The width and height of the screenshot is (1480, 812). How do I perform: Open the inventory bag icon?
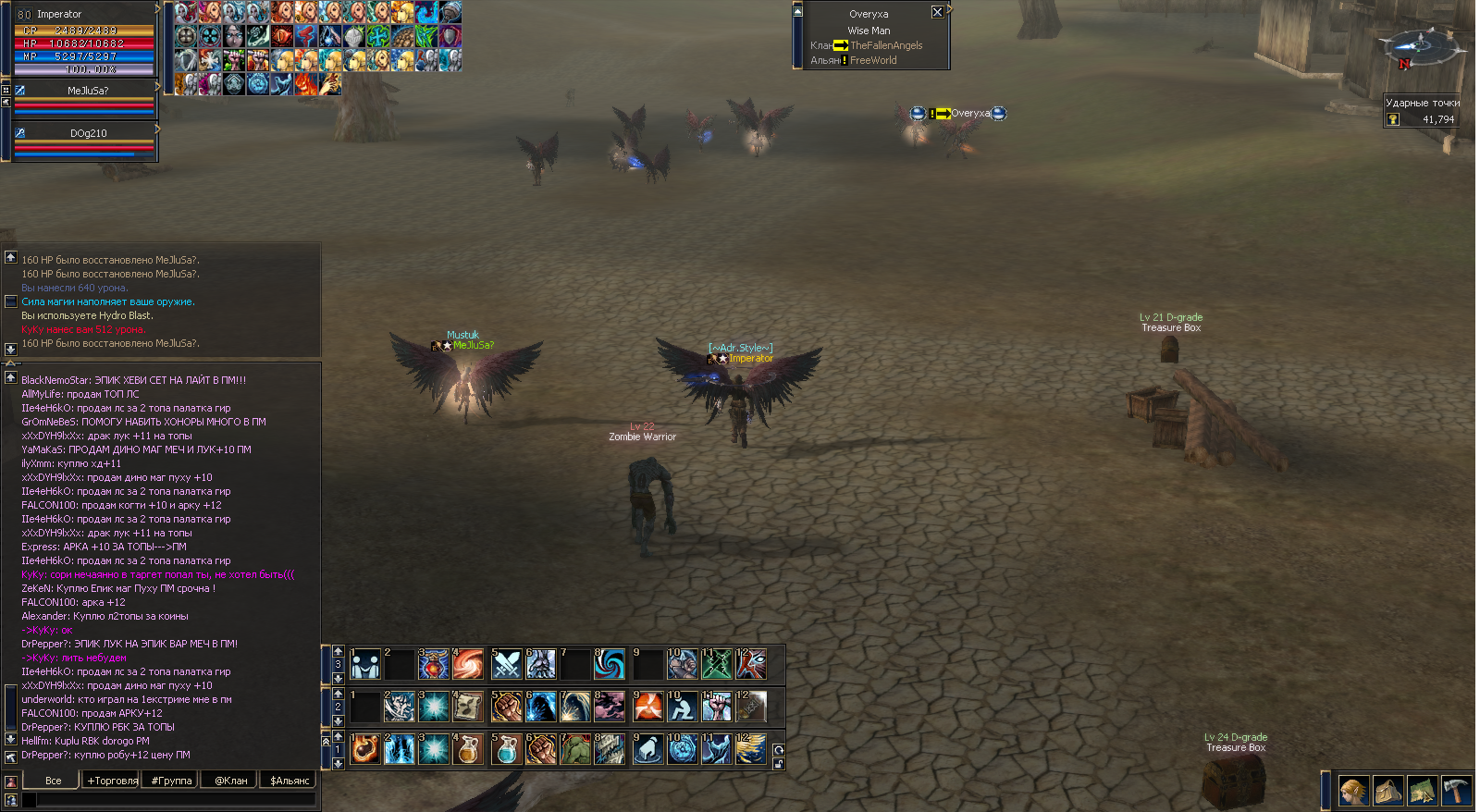(1387, 791)
